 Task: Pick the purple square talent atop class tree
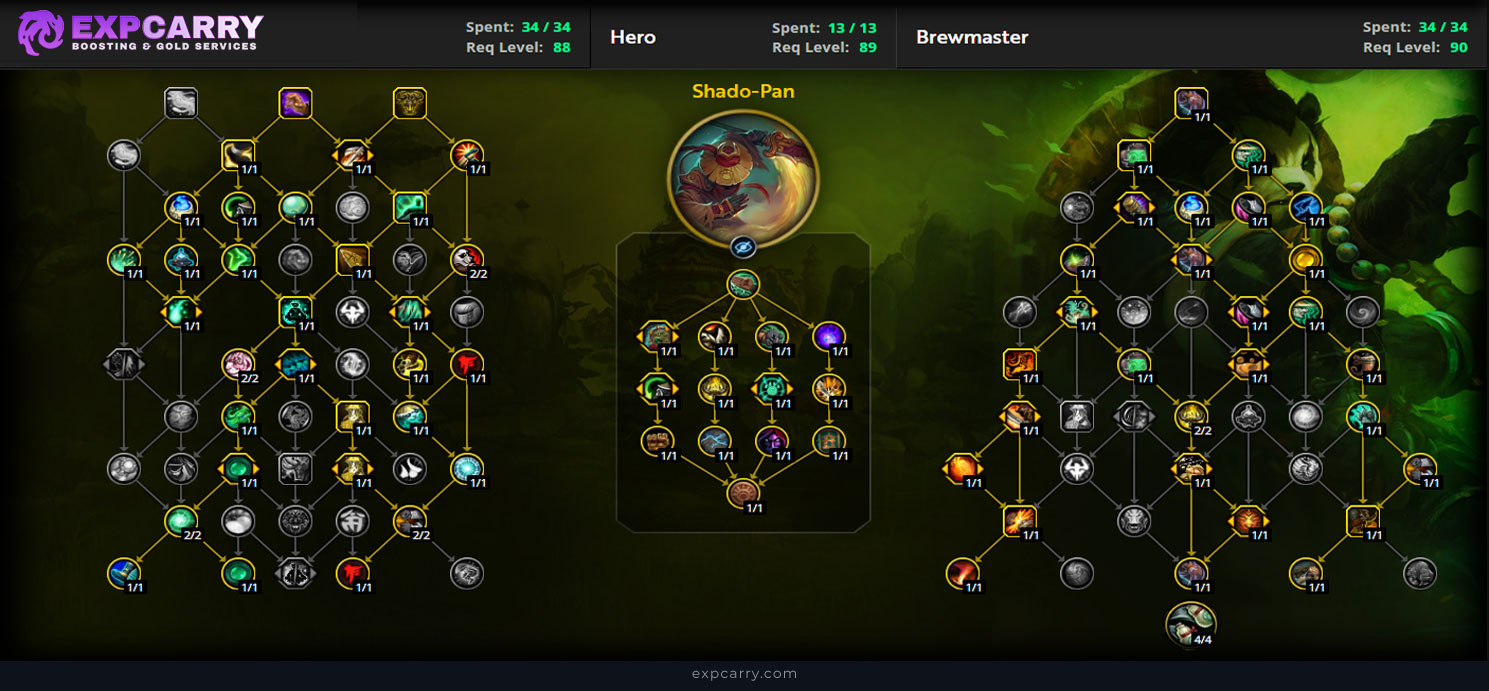295,103
